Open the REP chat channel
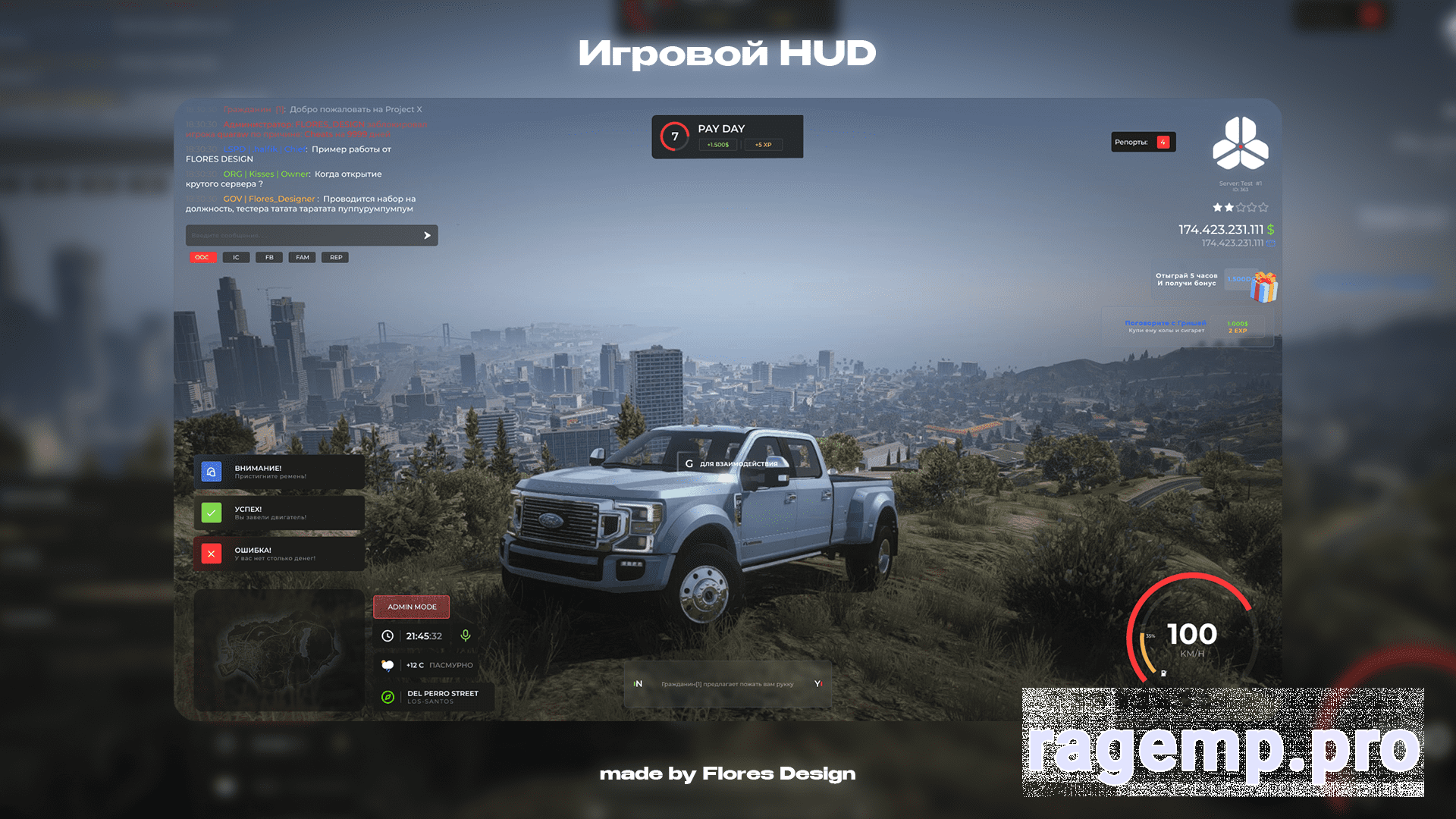The width and height of the screenshot is (1456, 819). click(x=336, y=257)
